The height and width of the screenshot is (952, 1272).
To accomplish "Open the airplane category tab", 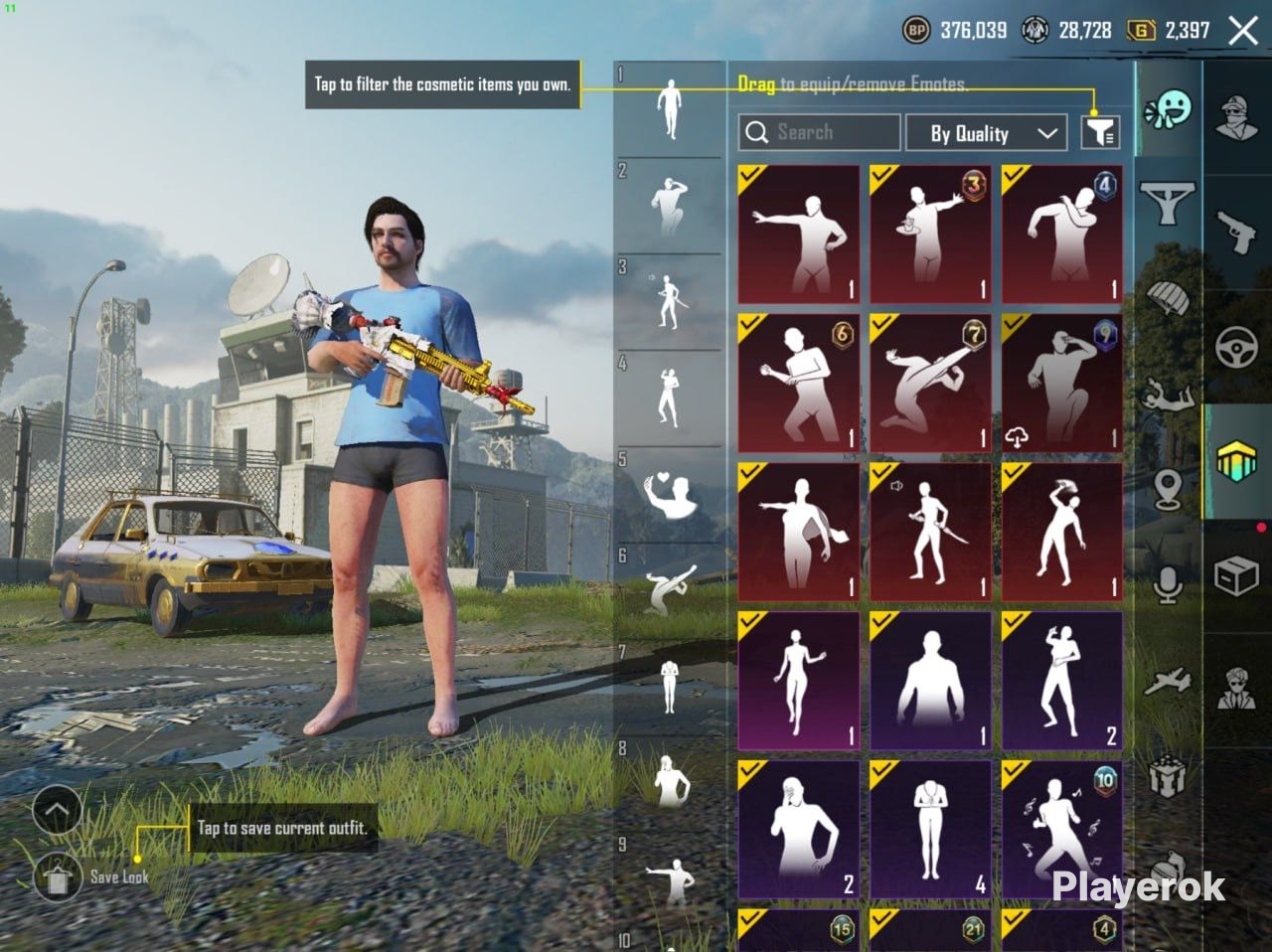I will coord(1168,681).
